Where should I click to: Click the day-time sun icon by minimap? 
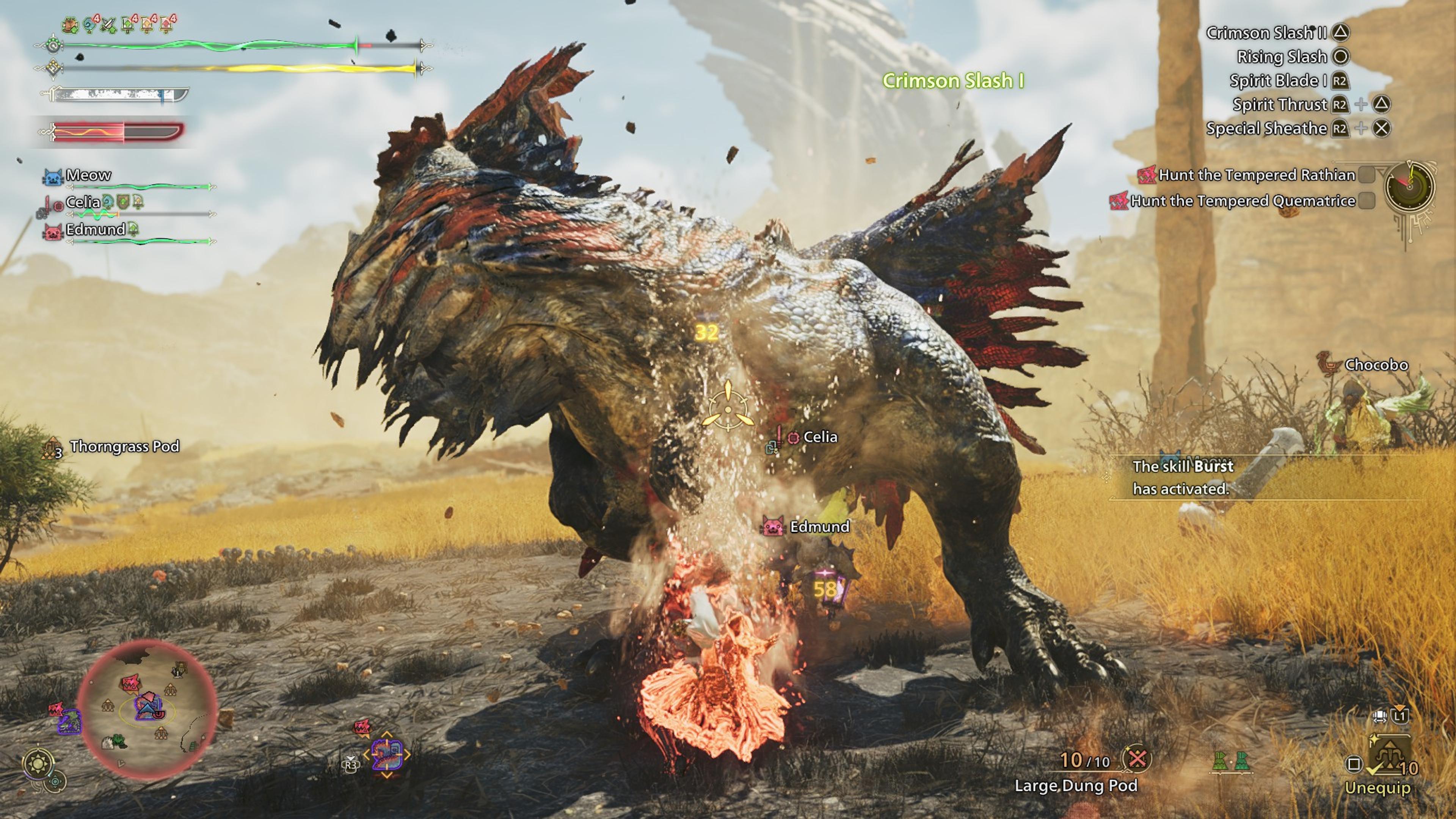click(38, 764)
